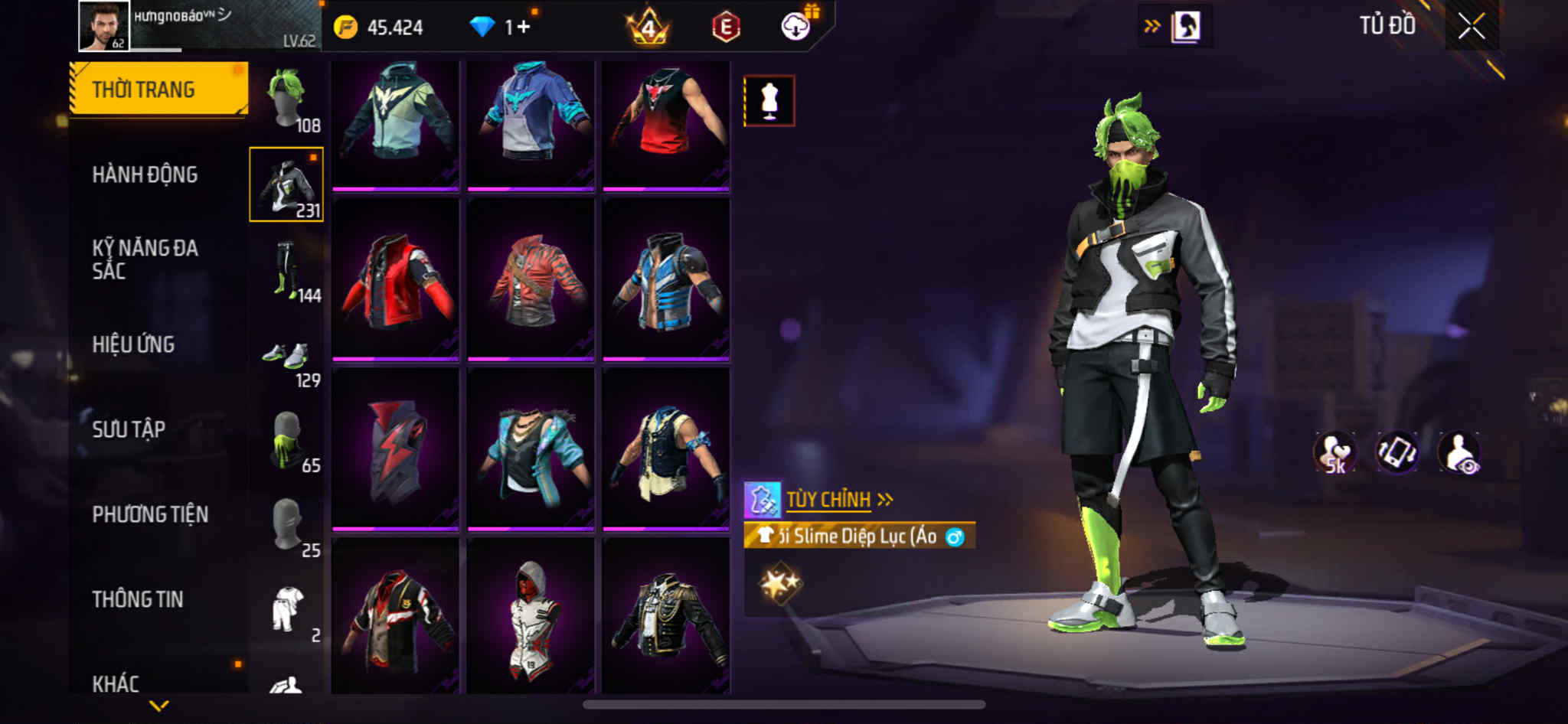
Task: Choose the pants category showing 144
Action: [x=288, y=270]
